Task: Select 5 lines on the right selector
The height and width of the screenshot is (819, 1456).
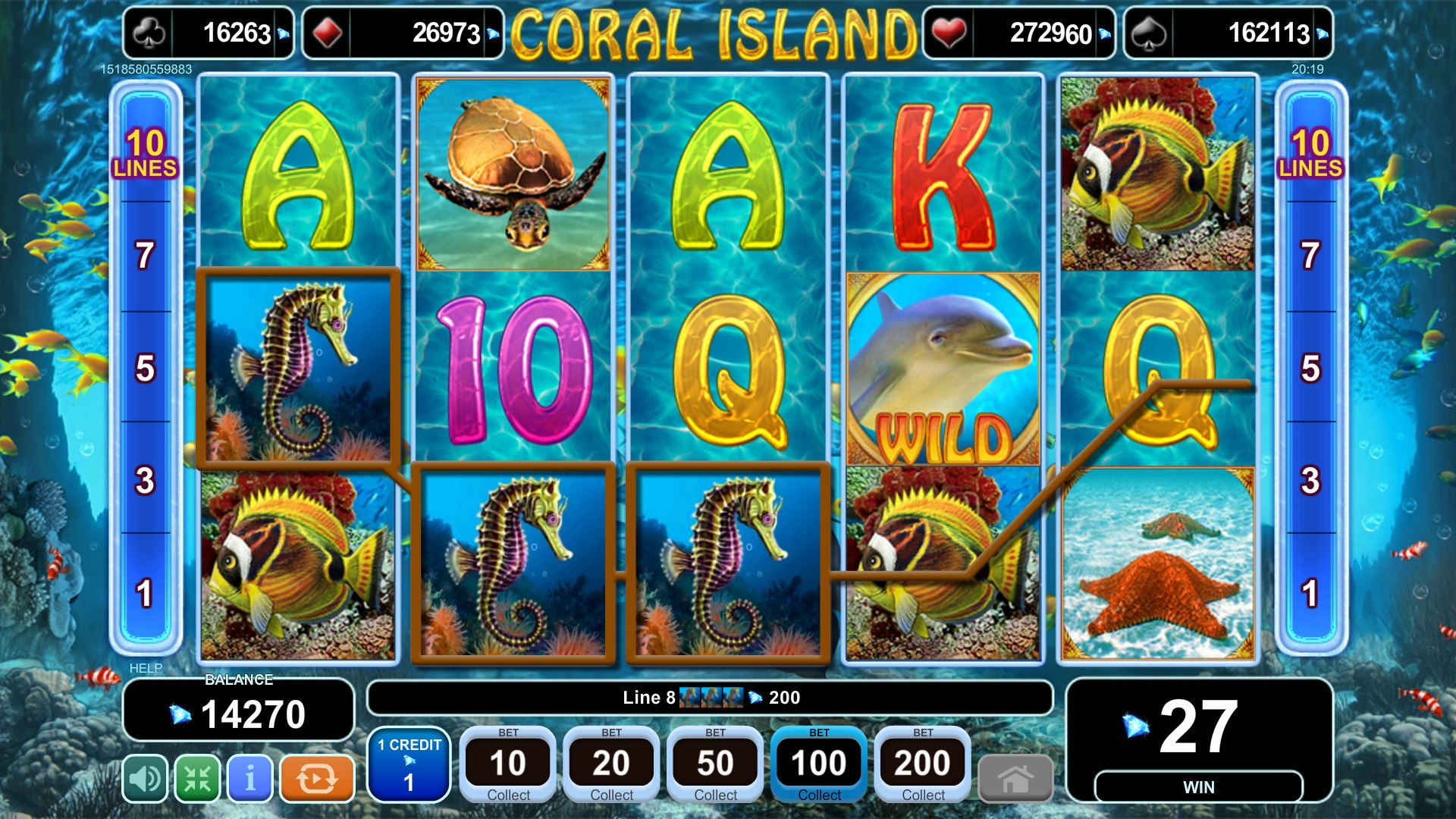Action: pyautogui.click(x=1310, y=368)
